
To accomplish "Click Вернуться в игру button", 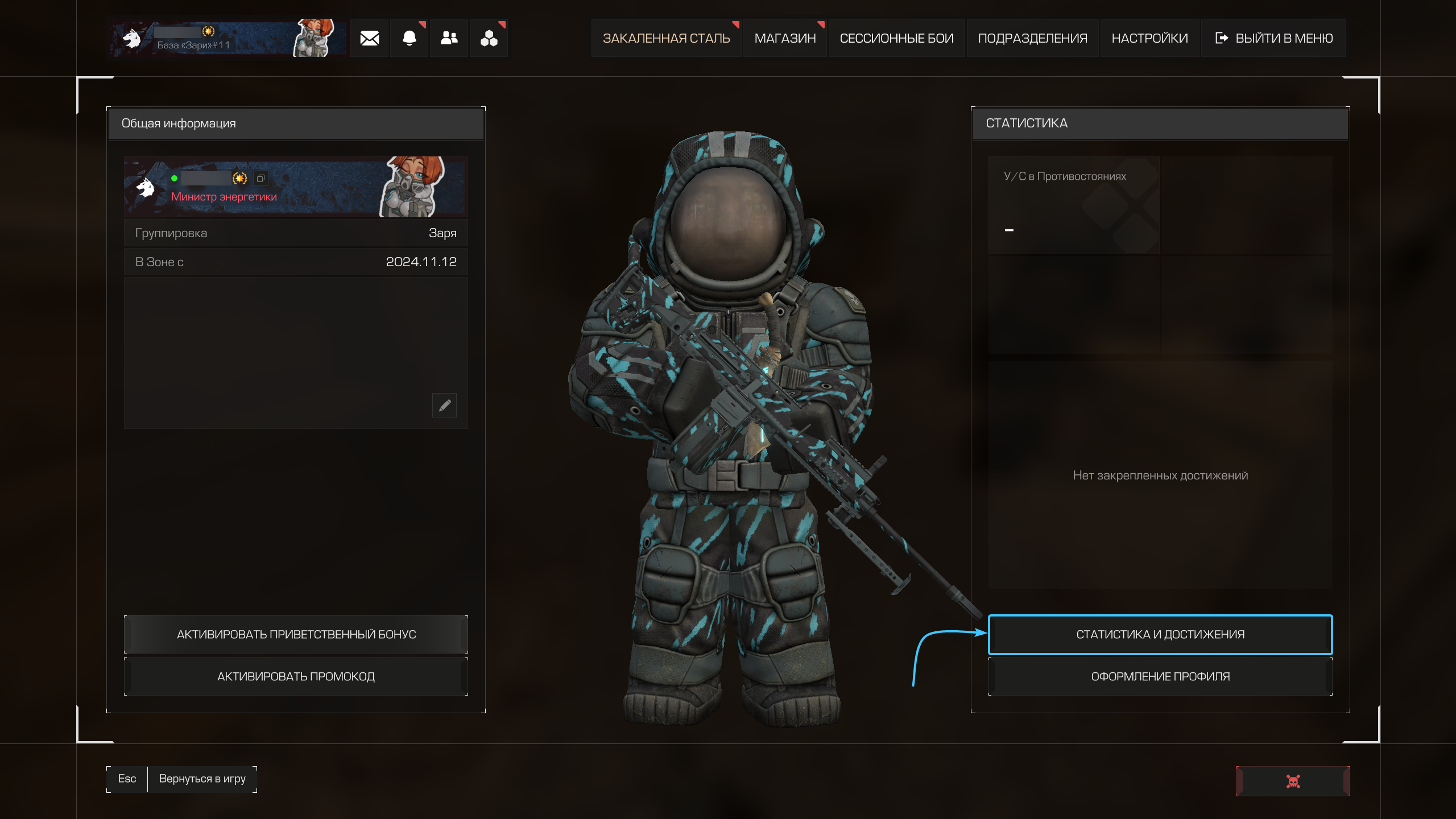I will (202, 779).
